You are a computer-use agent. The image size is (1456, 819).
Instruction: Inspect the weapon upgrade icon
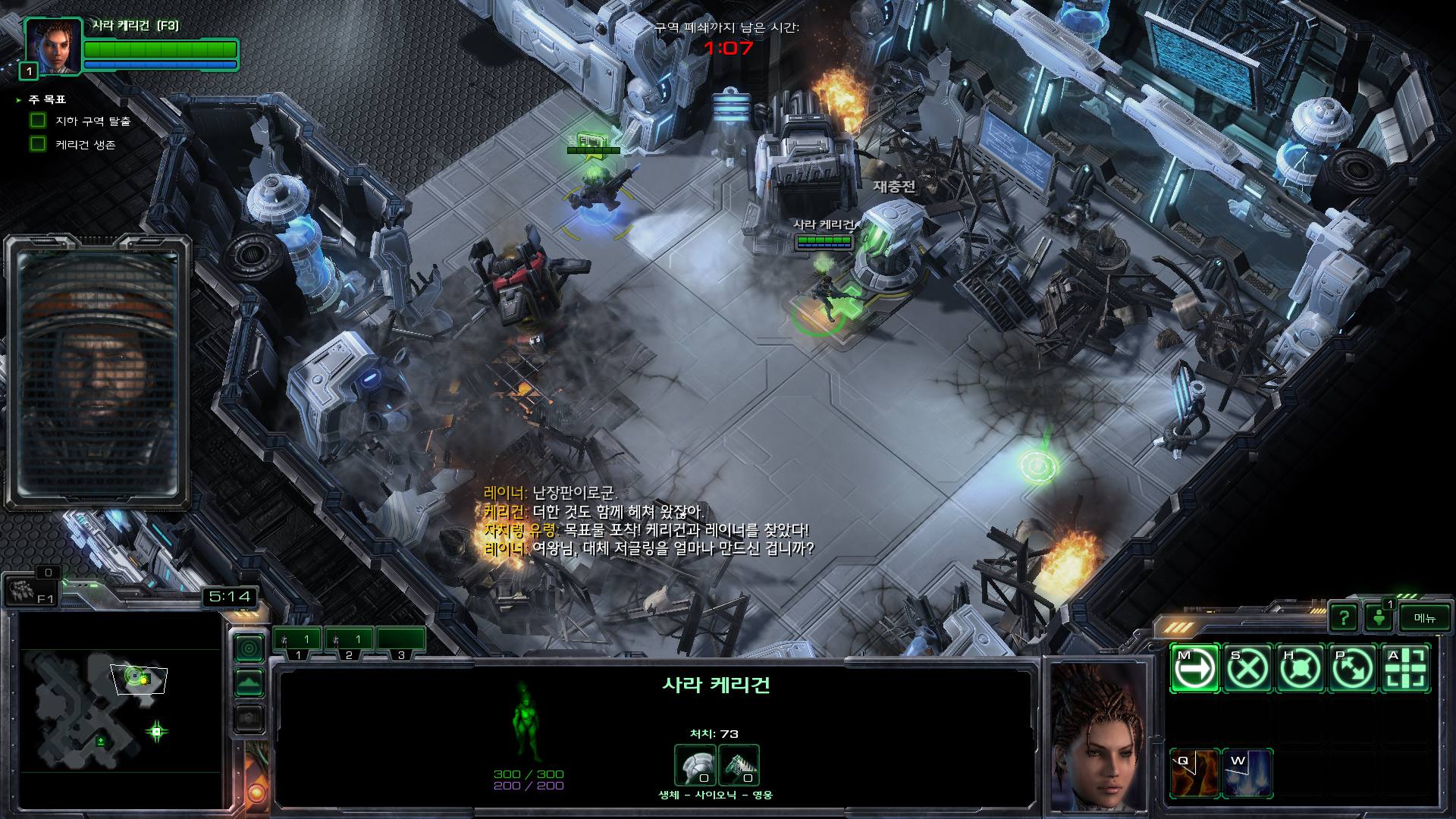pos(739,765)
